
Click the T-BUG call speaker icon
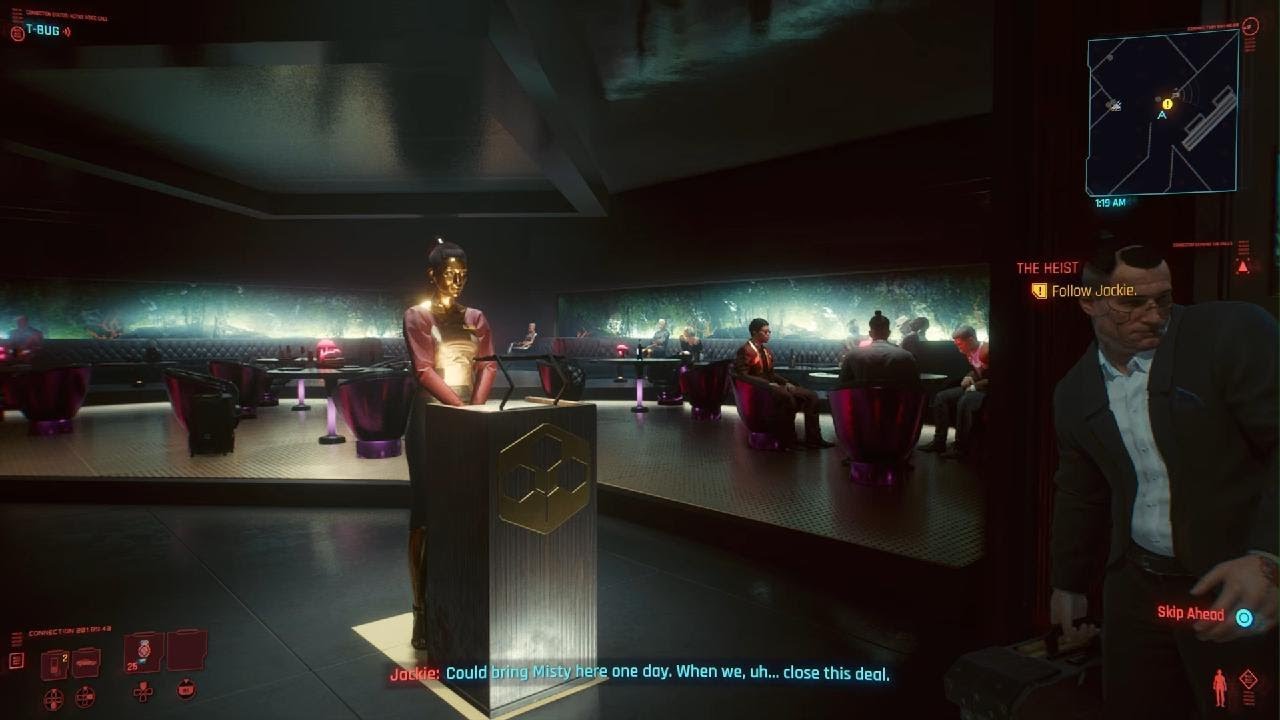(67, 31)
